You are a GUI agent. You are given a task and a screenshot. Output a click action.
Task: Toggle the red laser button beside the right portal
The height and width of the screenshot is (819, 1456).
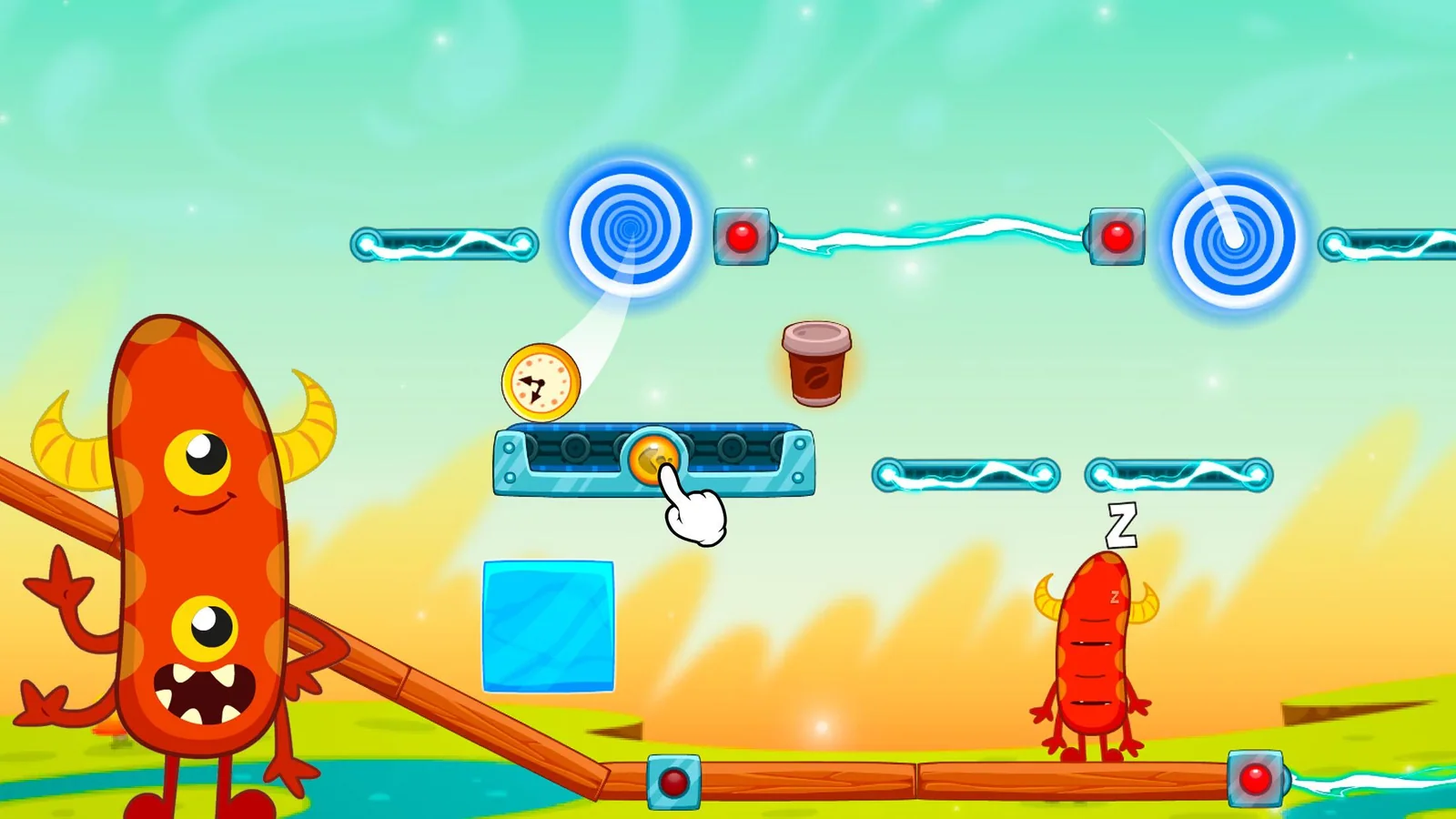(1117, 237)
